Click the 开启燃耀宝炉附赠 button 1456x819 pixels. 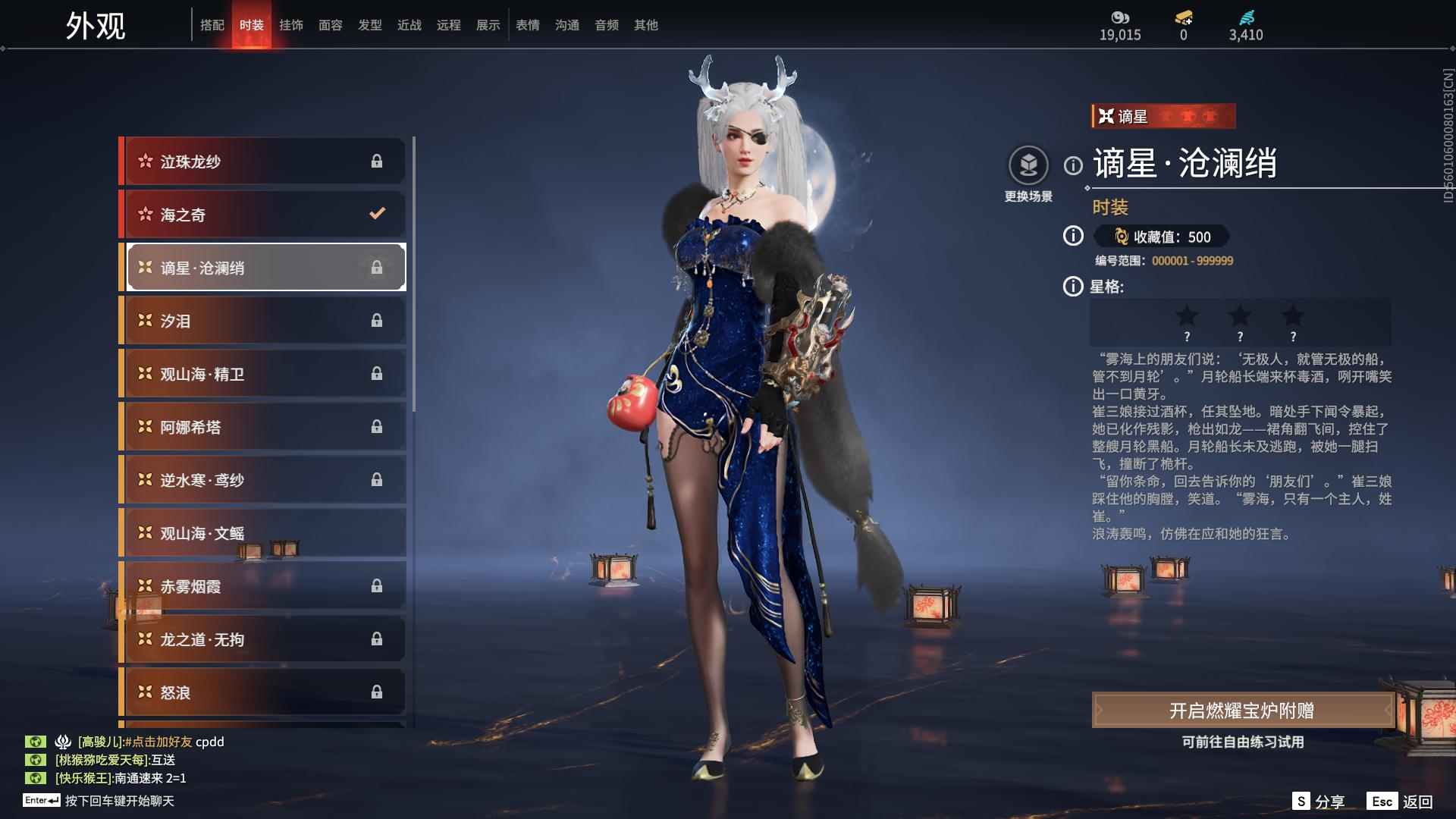click(1244, 711)
